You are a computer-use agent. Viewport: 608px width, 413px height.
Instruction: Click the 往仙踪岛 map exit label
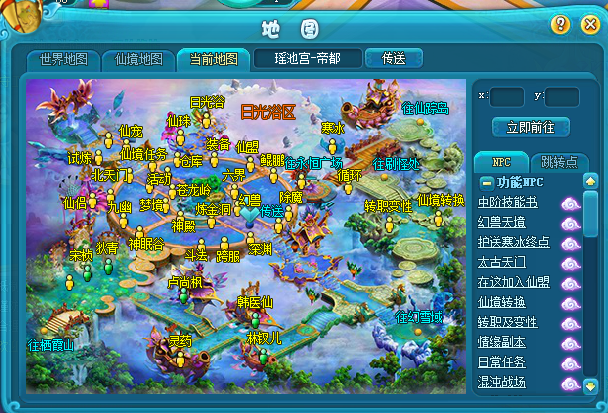pyautogui.click(x=424, y=107)
